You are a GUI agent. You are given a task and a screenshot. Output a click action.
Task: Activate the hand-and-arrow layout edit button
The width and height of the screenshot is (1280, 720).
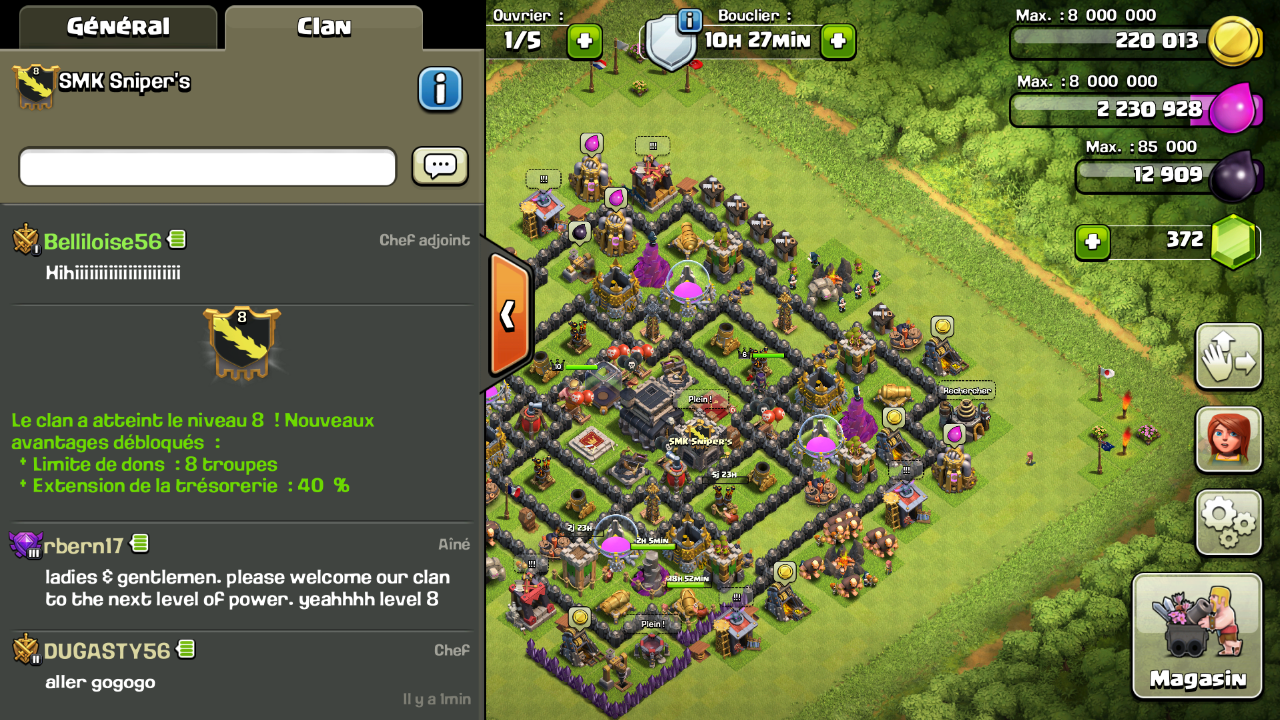pyautogui.click(x=1228, y=356)
